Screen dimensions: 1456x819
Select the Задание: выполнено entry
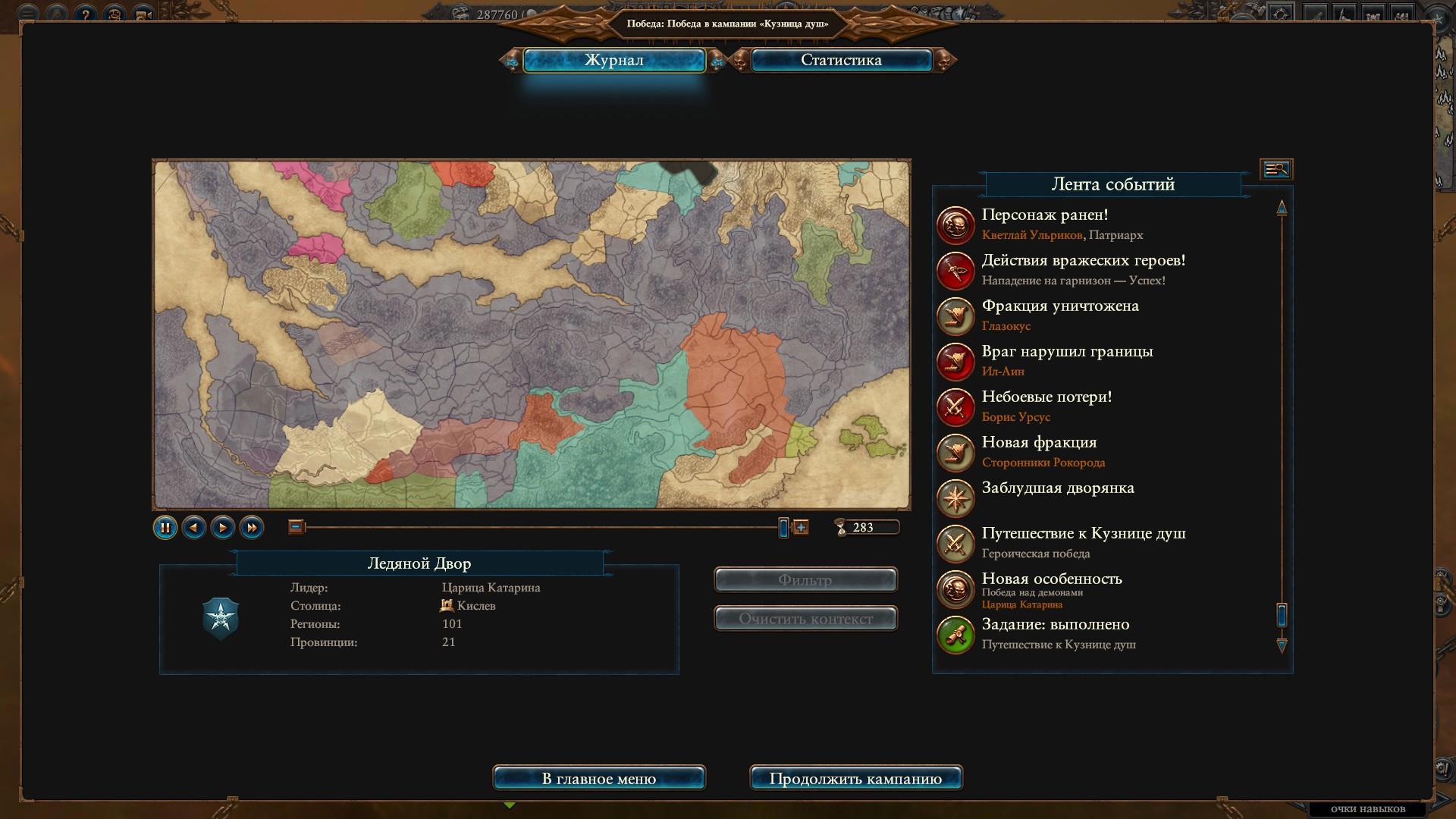1056,625
